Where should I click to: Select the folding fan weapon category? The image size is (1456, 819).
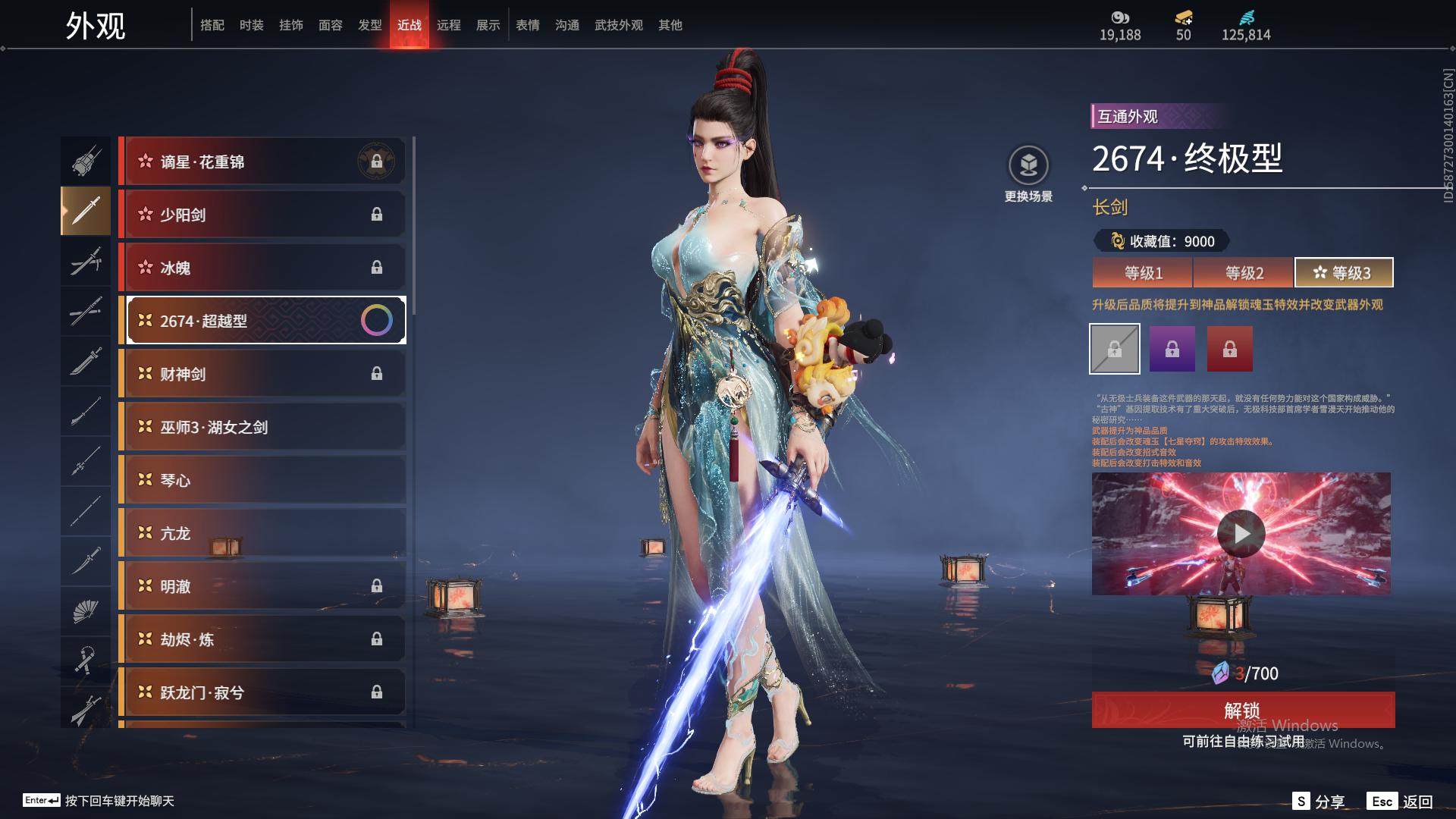pyautogui.click(x=85, y=611)
